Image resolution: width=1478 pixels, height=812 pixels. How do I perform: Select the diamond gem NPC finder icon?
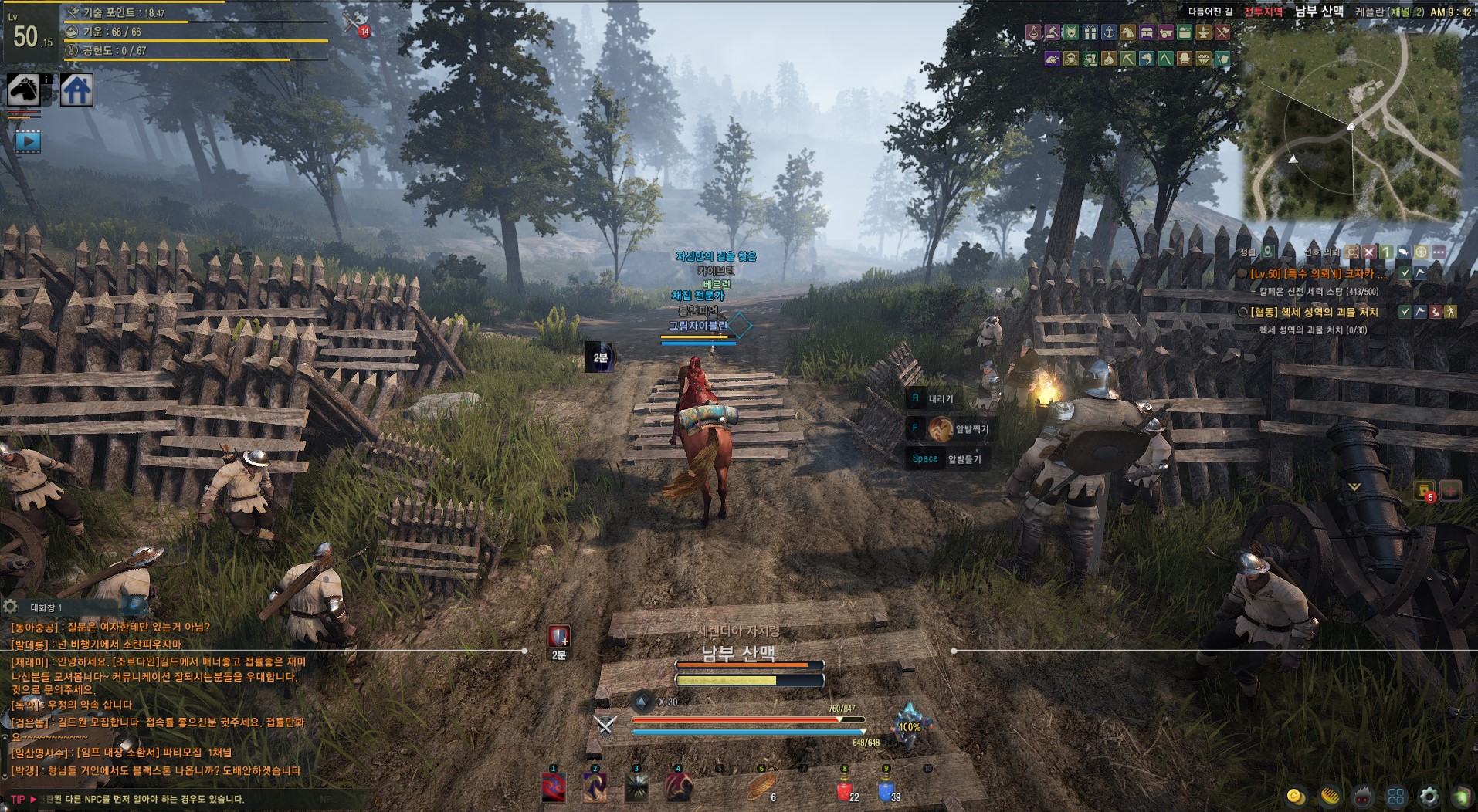(1203, 59)
